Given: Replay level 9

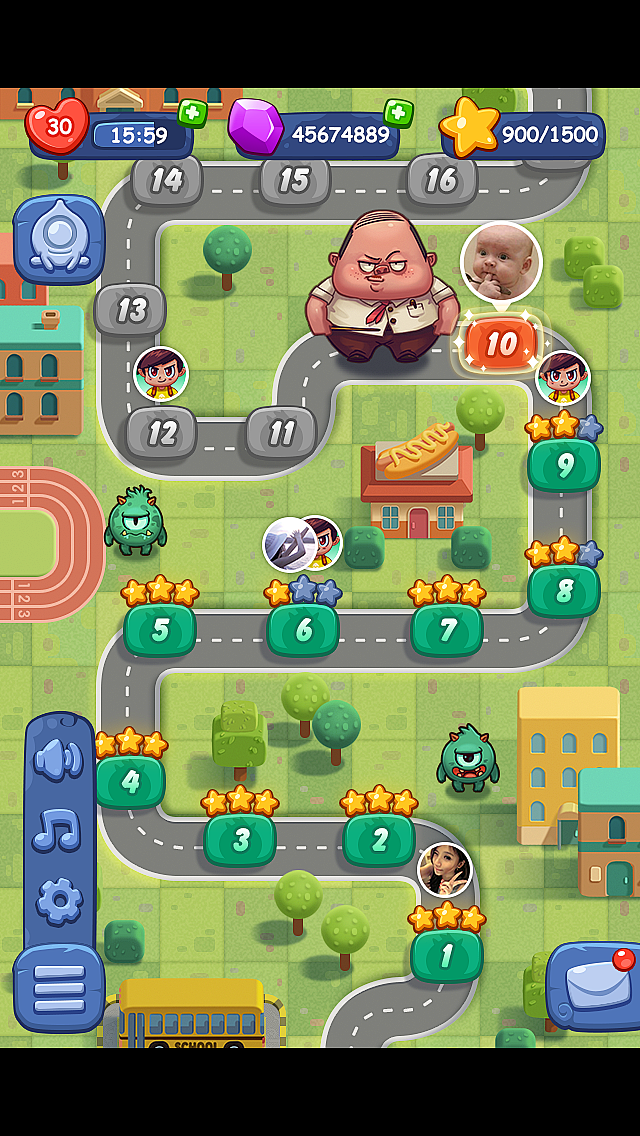Looking at the screenshot, I should click(x=564, y=465).
